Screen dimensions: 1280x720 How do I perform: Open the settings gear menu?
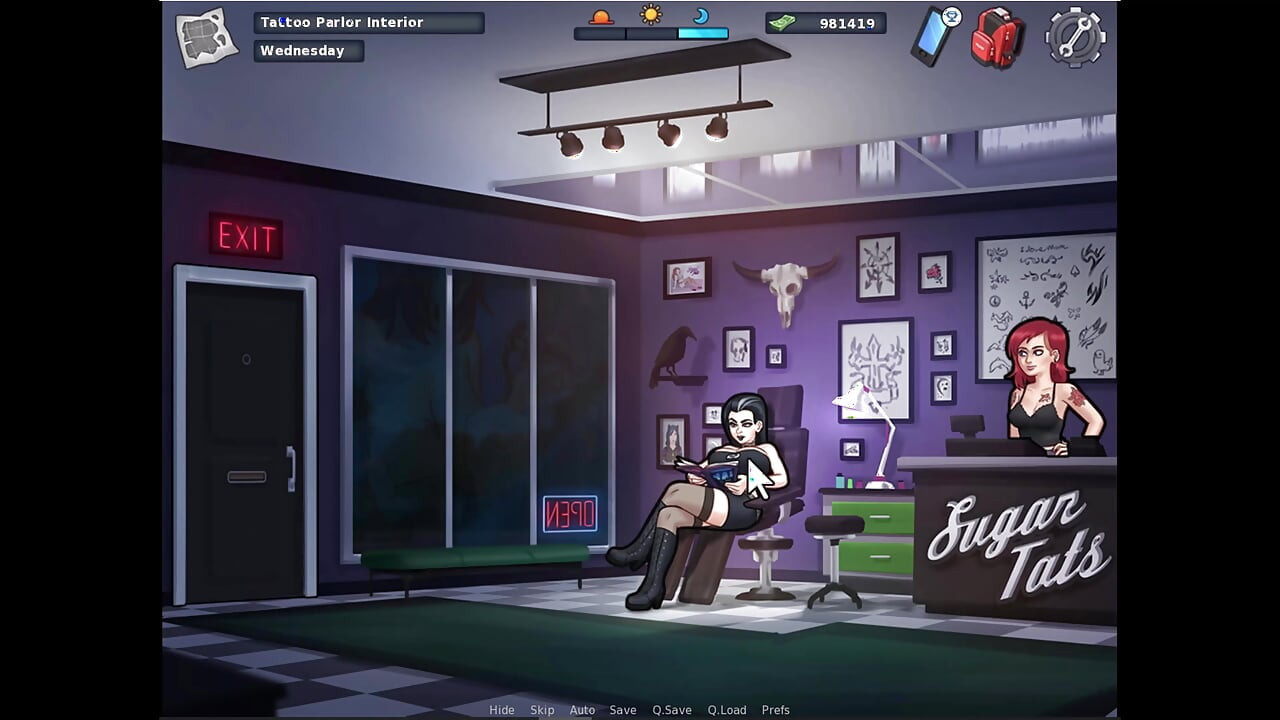pyautogui.click(x=1074, y=36)
